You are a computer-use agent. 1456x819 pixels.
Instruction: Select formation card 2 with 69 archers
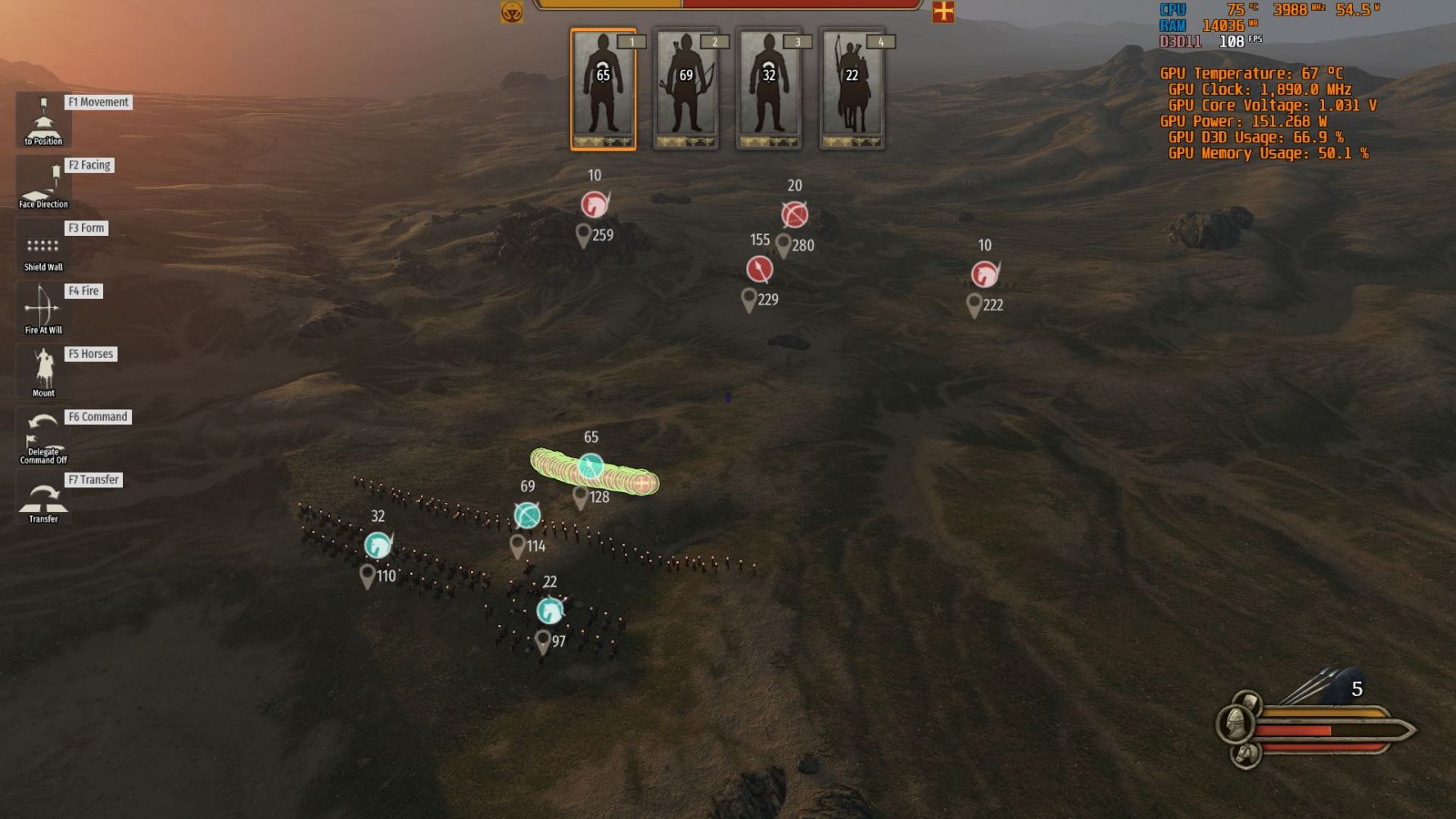686,89
